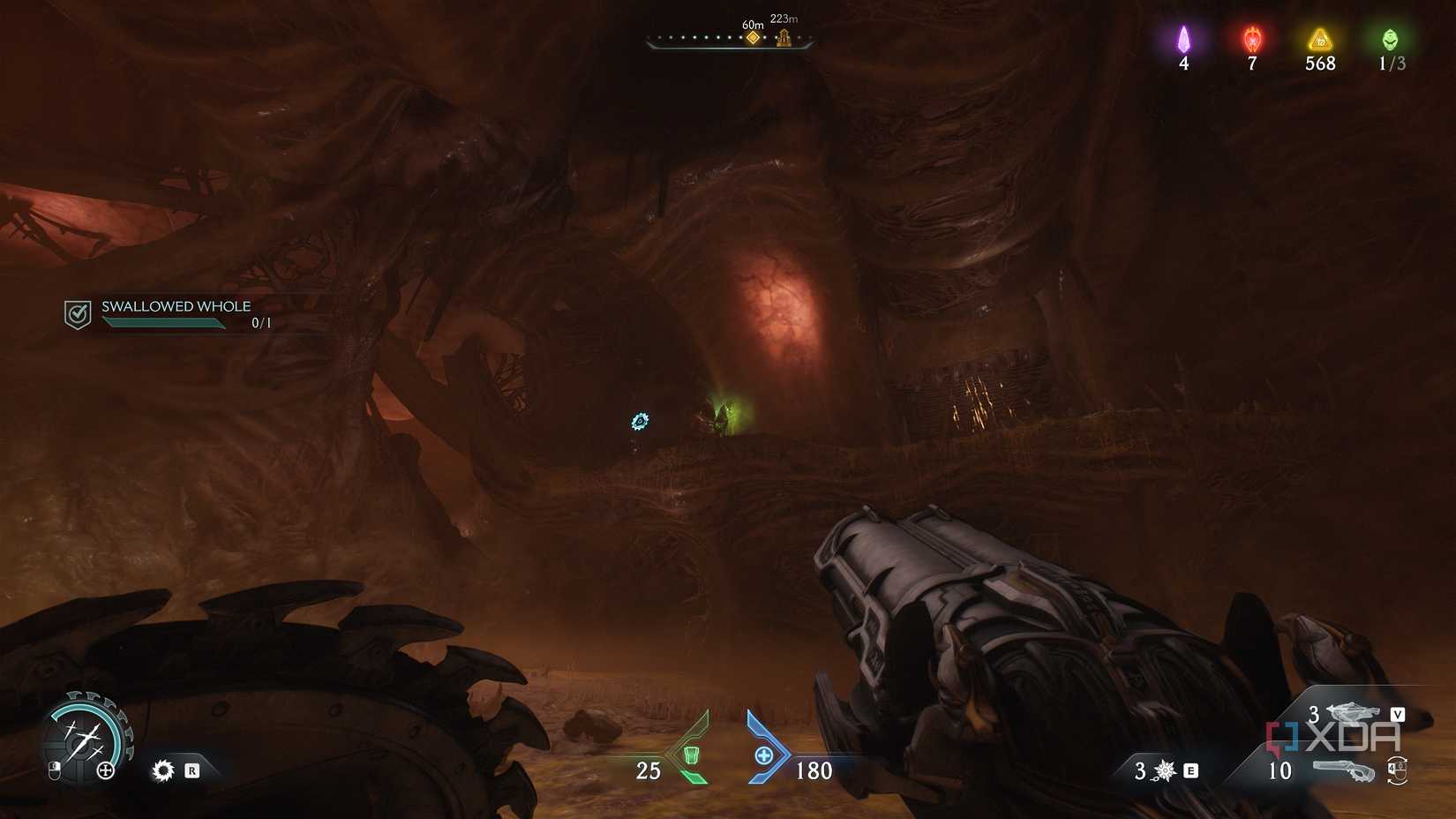Click the 1/3 collectible counter

tap(1390, 64)
